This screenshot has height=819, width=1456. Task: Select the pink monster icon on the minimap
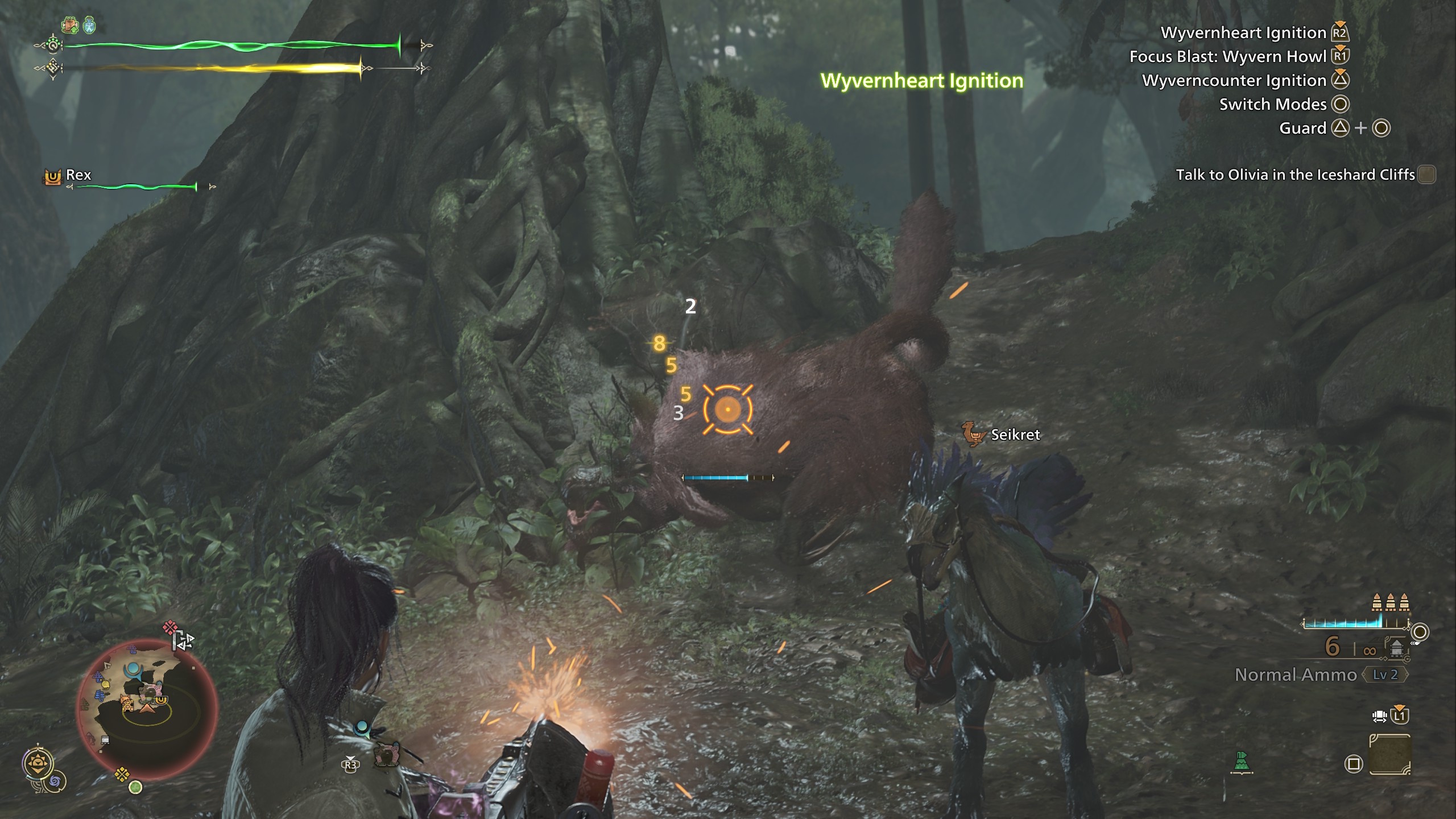coord(151,692)
